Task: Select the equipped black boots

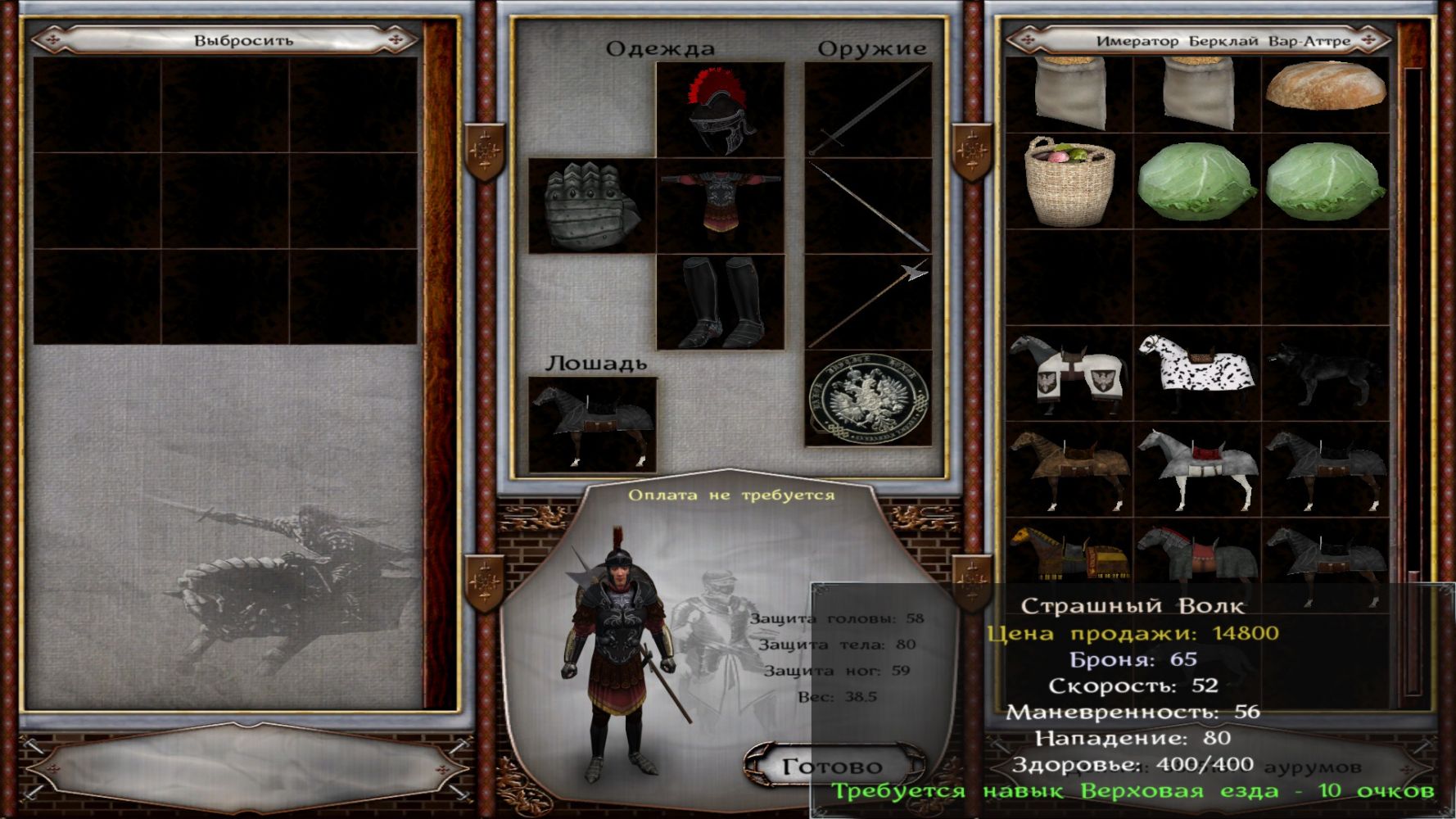Action: tap(720, 302)
